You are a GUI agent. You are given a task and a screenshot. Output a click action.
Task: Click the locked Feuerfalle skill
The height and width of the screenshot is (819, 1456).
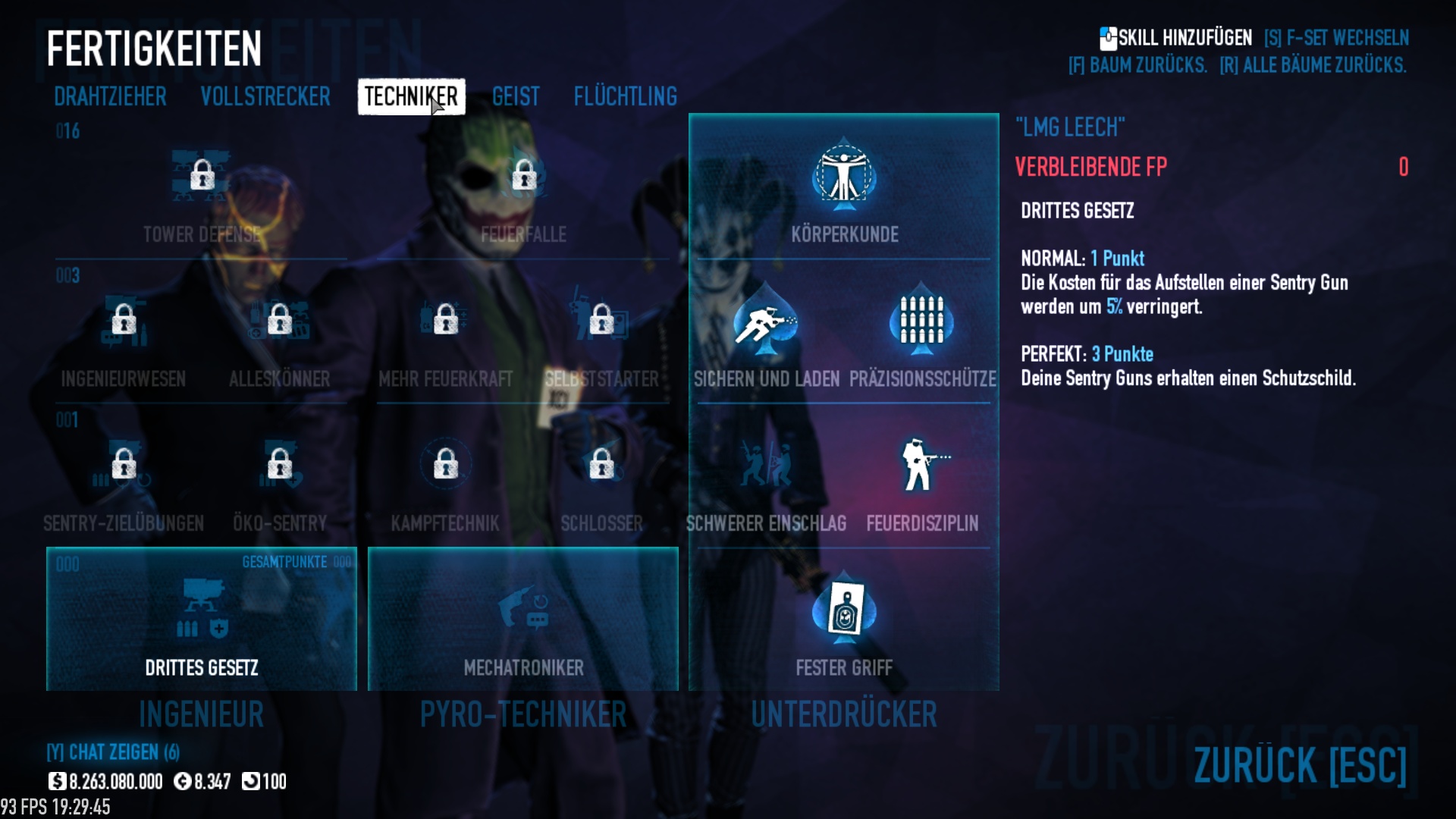[523, 176]
